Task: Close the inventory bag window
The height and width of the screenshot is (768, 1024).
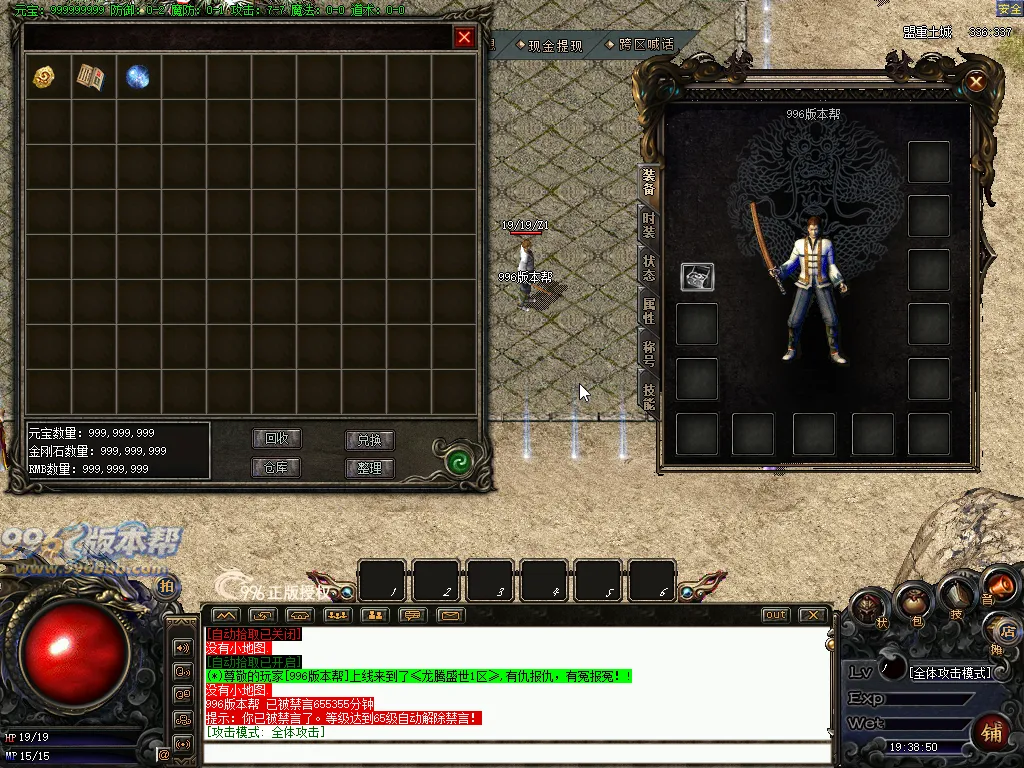Action: 464,38
